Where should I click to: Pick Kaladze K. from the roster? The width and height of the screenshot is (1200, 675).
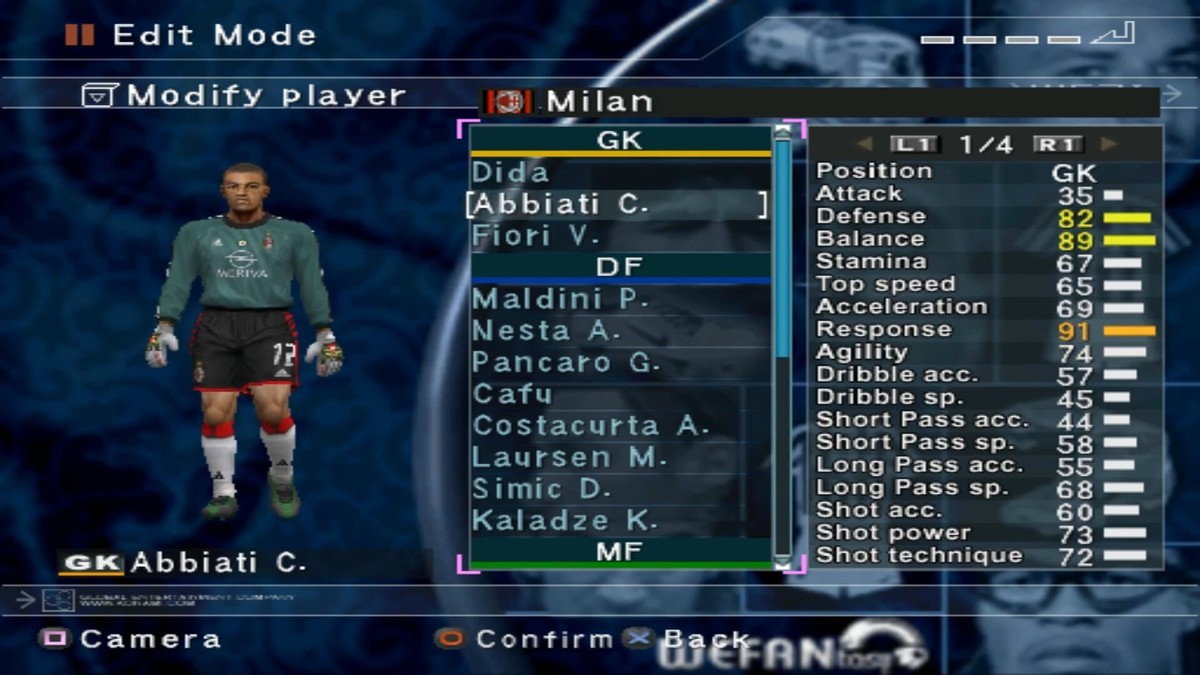[564, 521]
